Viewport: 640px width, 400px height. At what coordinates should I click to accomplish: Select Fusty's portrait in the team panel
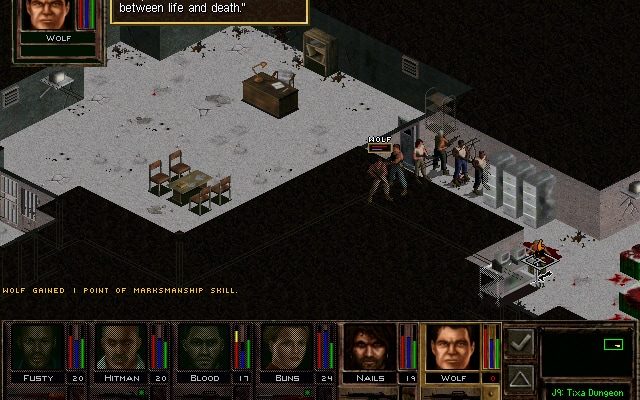[x=38, y=347]
